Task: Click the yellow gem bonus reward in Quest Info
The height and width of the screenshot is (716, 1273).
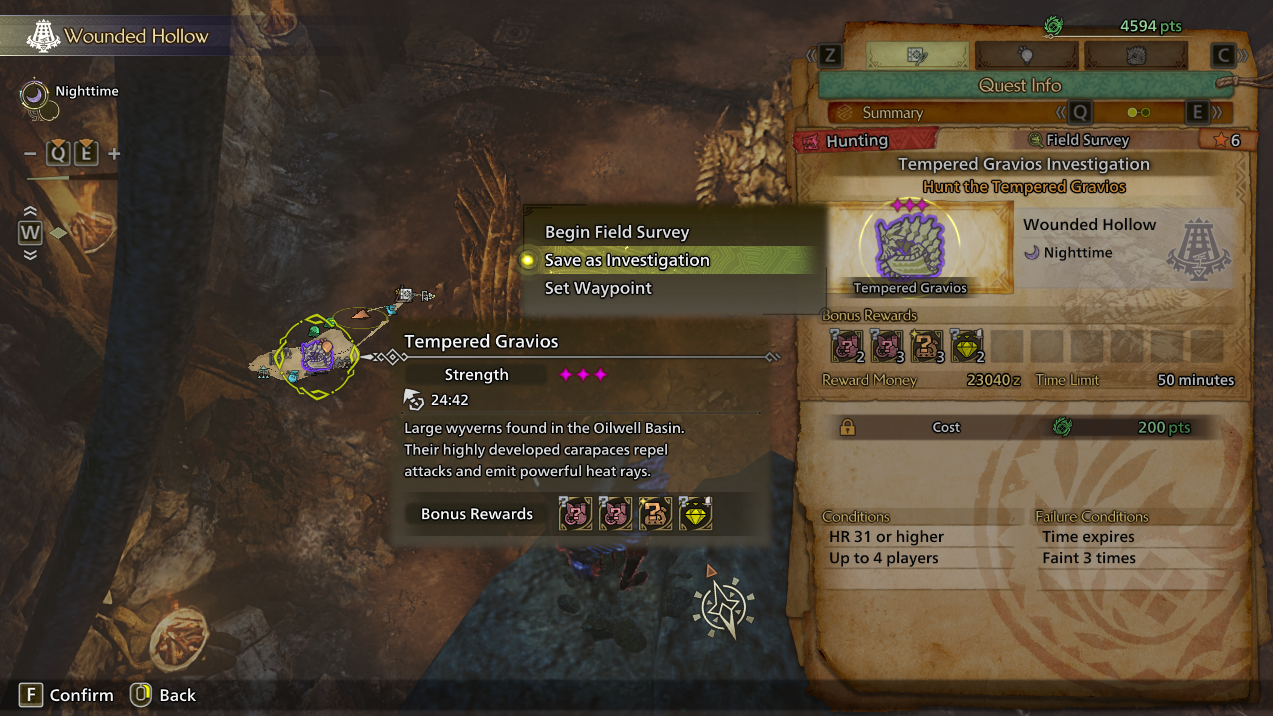Action: point(966,346)
